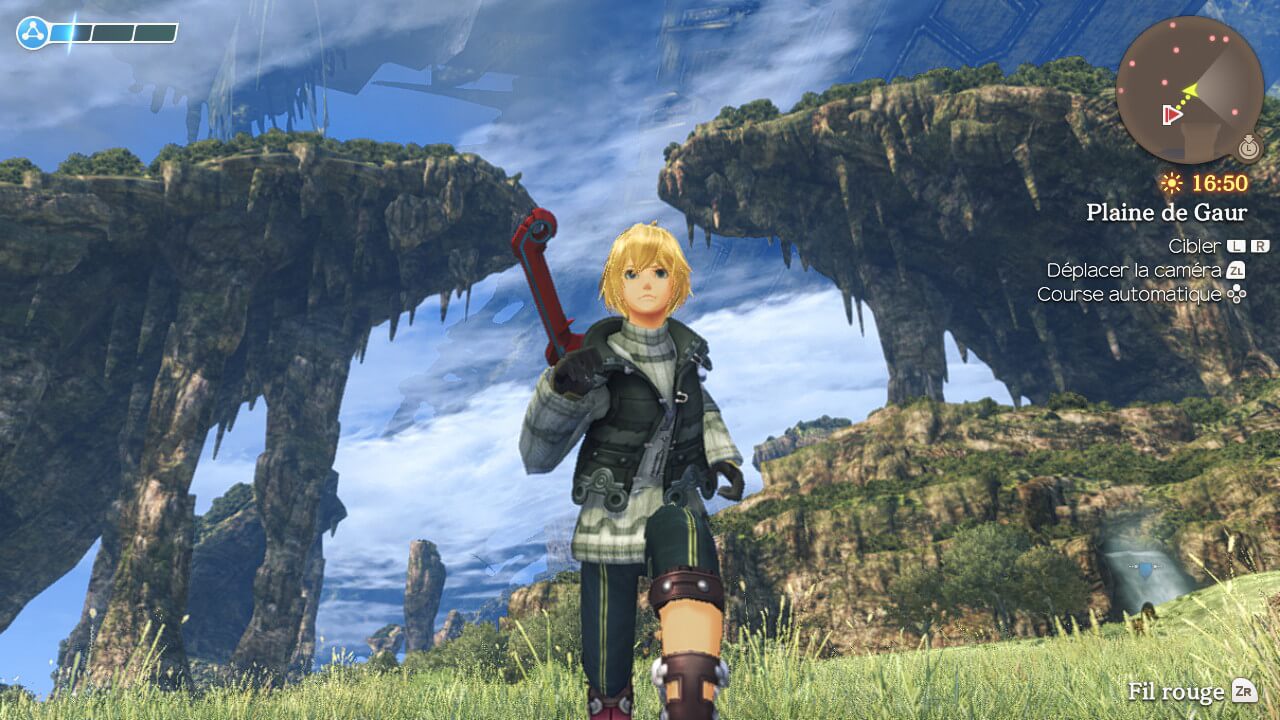The height and width of the screenshot is (720, 1280).
Task: Open the circular minimap
Action: pyautogui.click(x=1189, y=89)
